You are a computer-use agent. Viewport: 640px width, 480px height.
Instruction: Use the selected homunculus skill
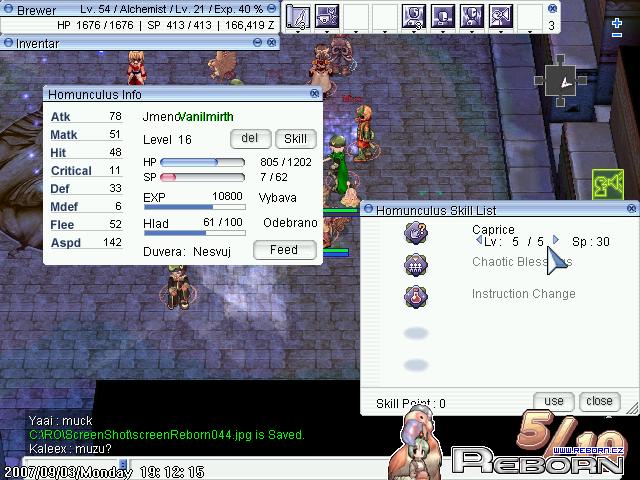coord(554,401)
